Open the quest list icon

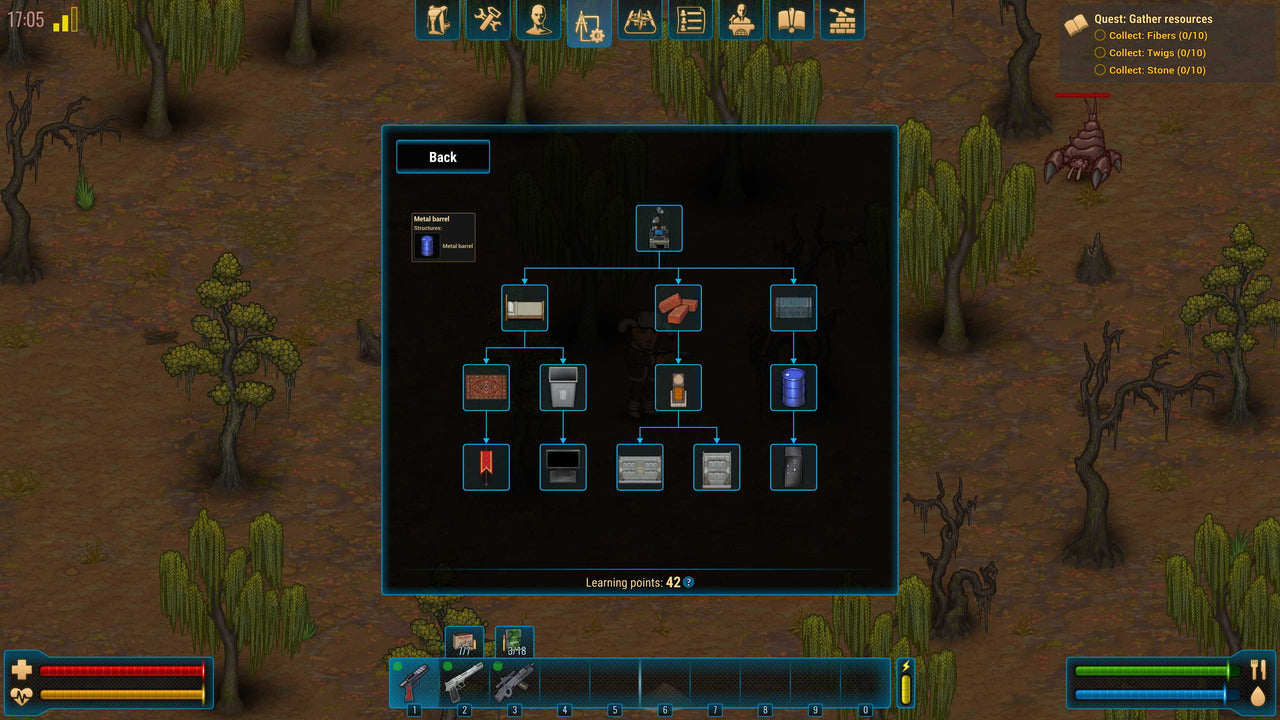tap(691, 20)
